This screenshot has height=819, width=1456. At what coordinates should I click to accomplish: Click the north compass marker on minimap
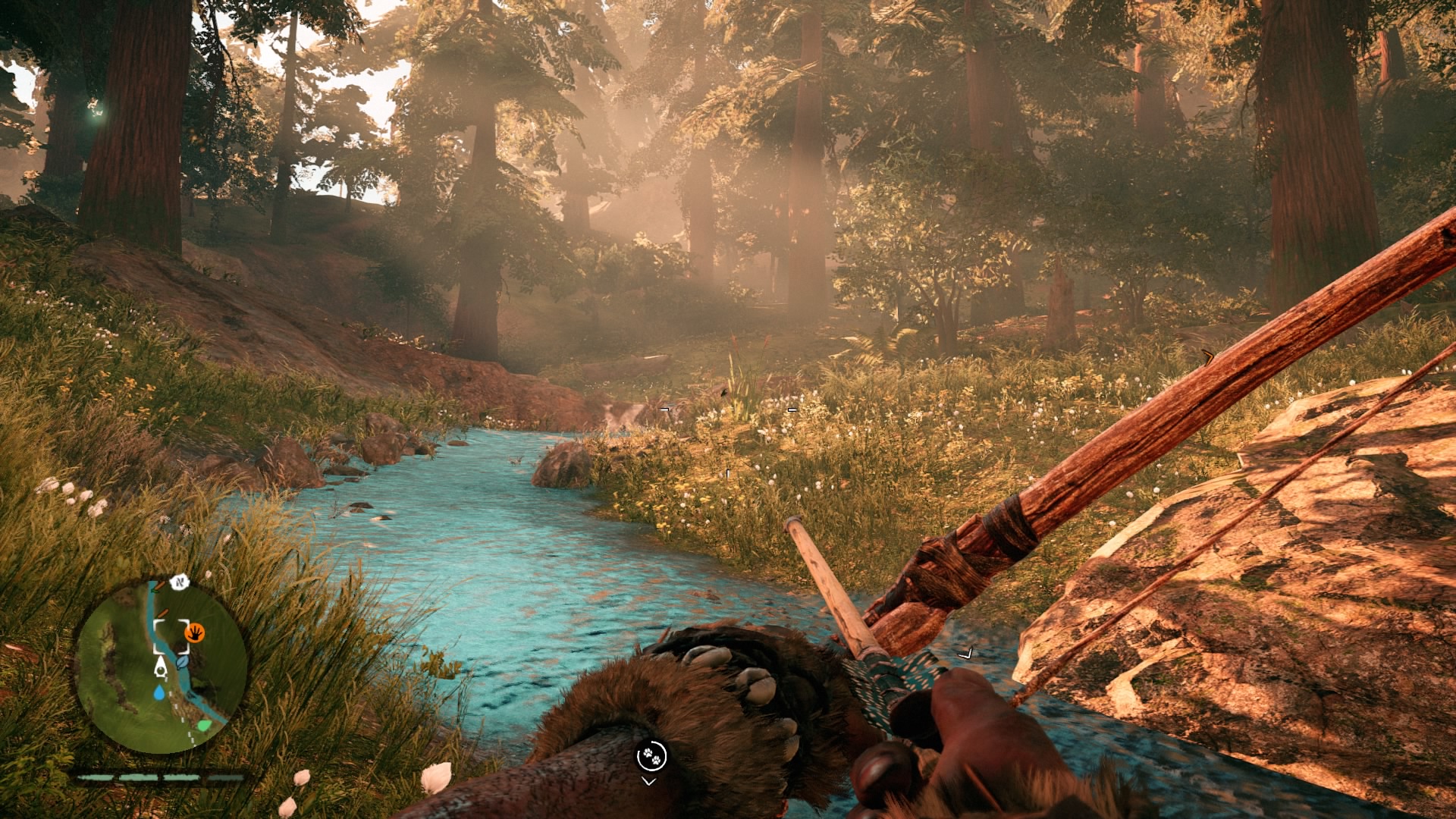179,582
